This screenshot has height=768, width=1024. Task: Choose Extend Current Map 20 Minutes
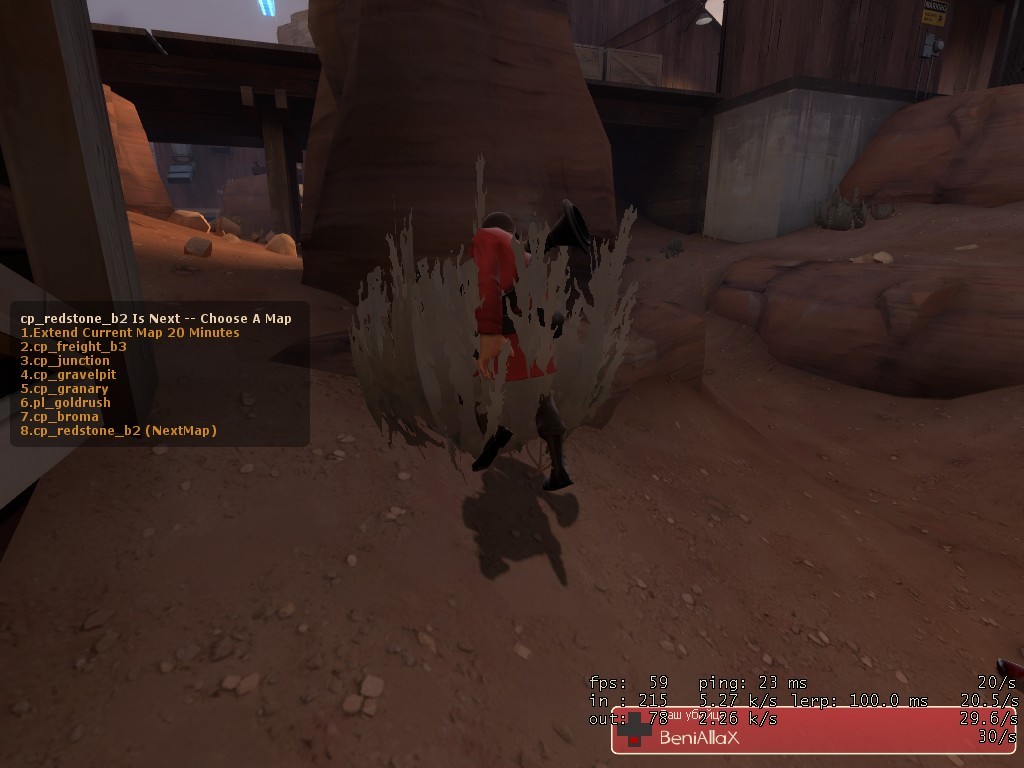click(x=130, y=333)
